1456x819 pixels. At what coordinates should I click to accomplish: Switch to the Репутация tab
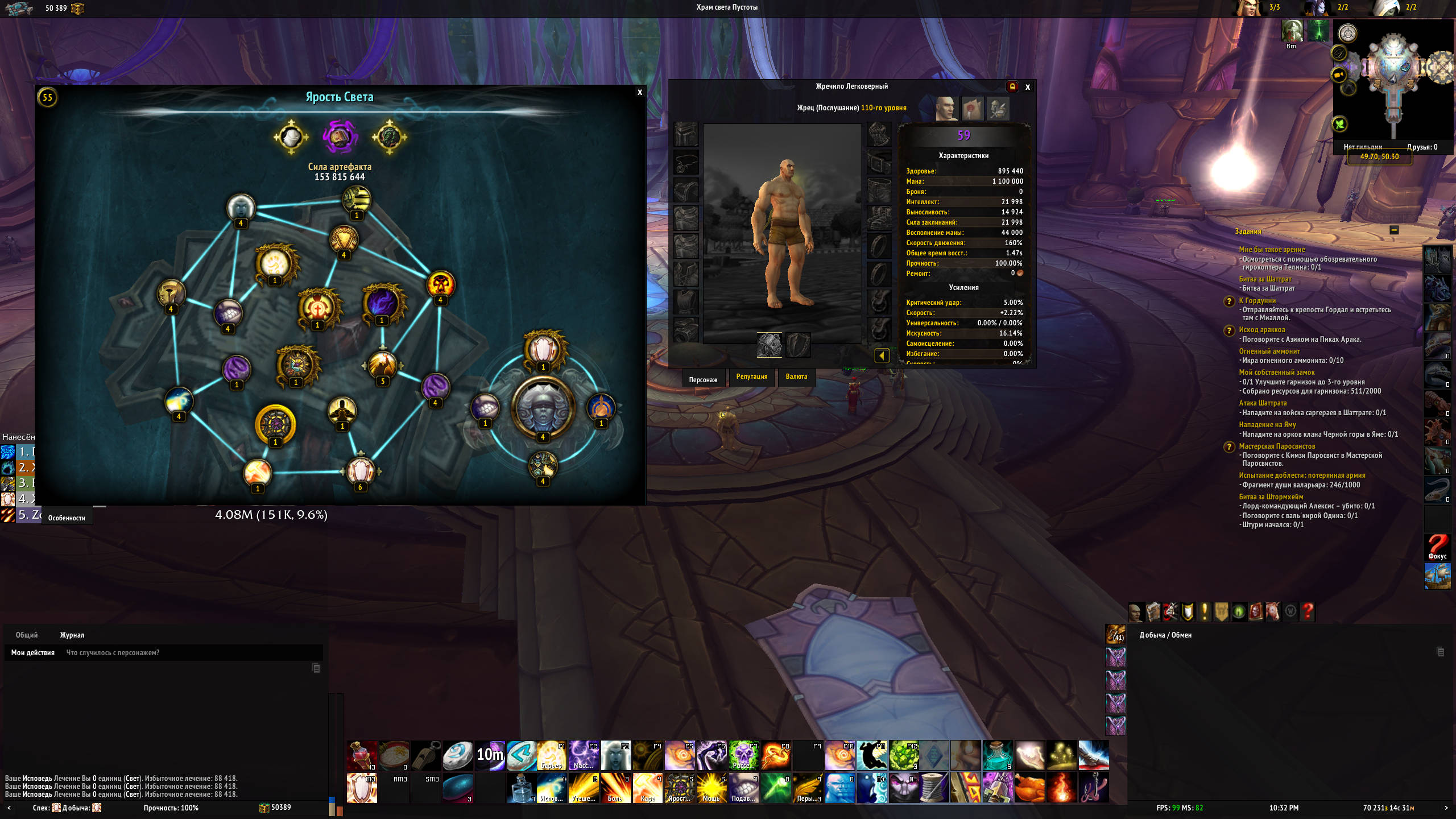(x=751, y=377)
